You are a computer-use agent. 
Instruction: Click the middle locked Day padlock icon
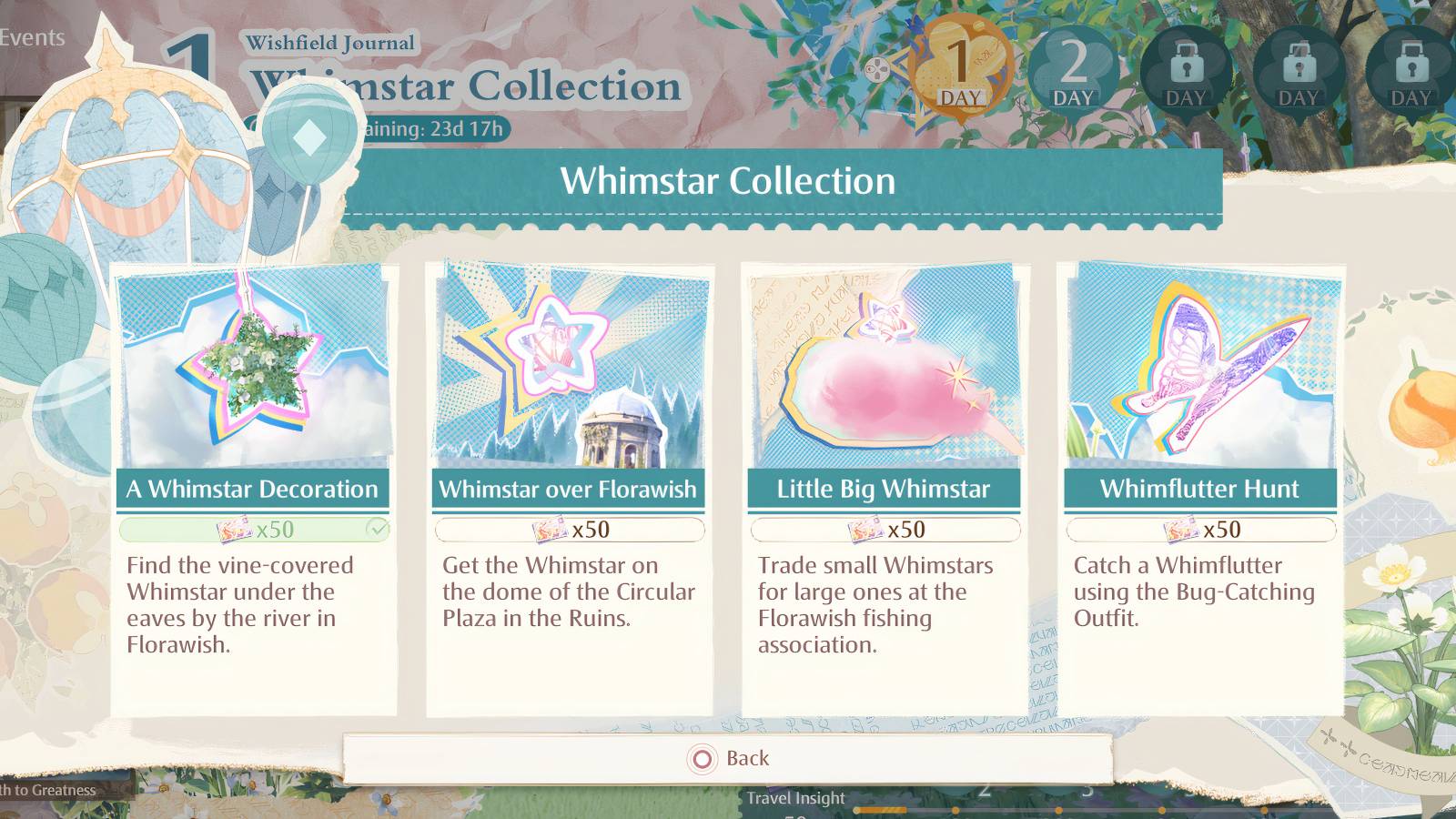1299,67
